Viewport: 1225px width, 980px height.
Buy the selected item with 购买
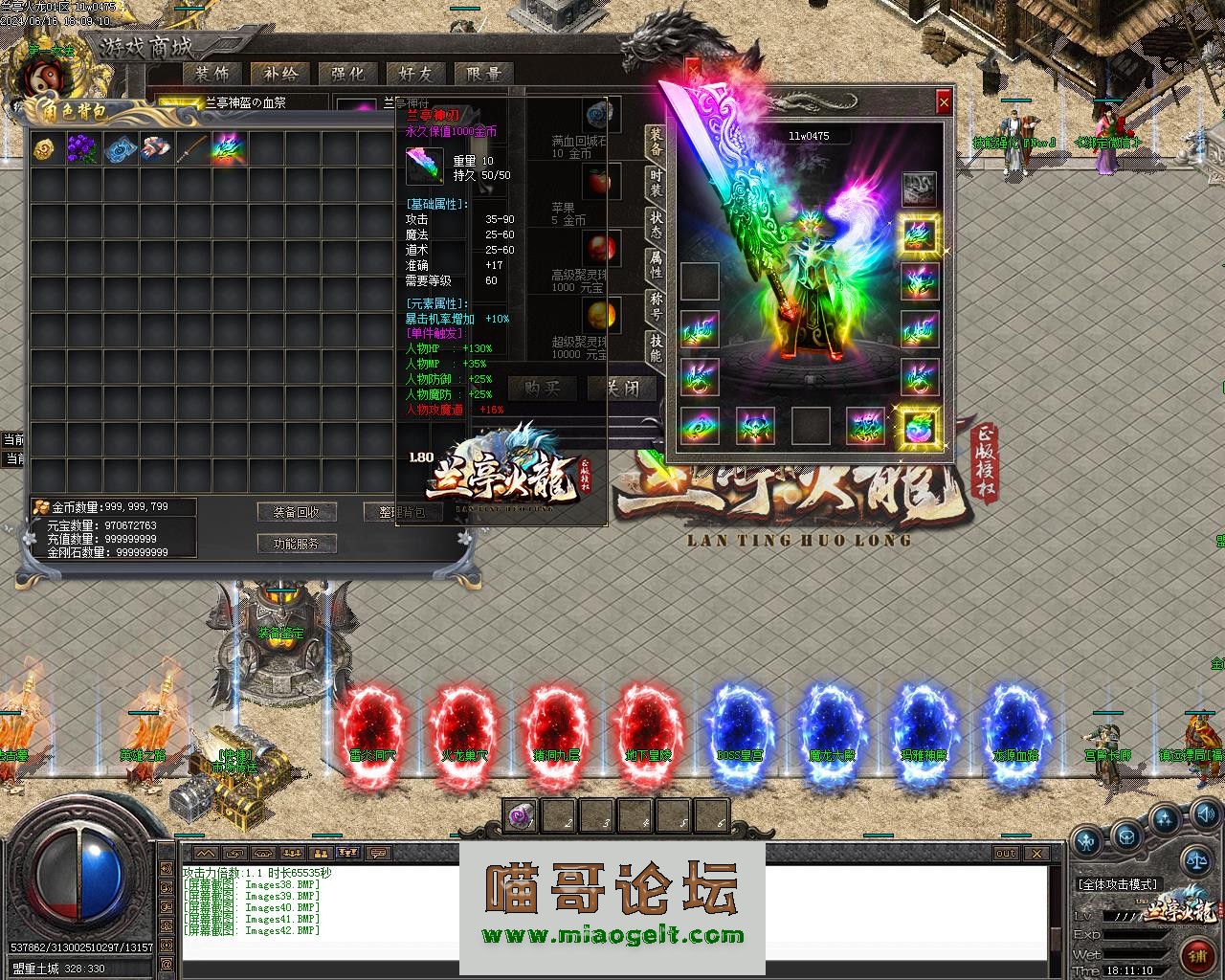542,388
